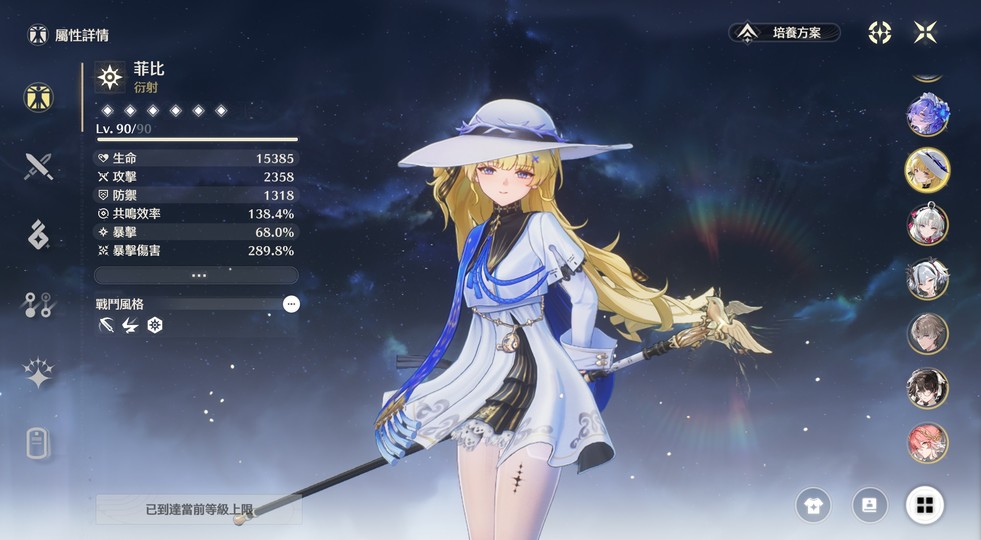The width and height of the screenshot is (981, 540).
Task: Select the attribute details figure tab
Action: 39,97
